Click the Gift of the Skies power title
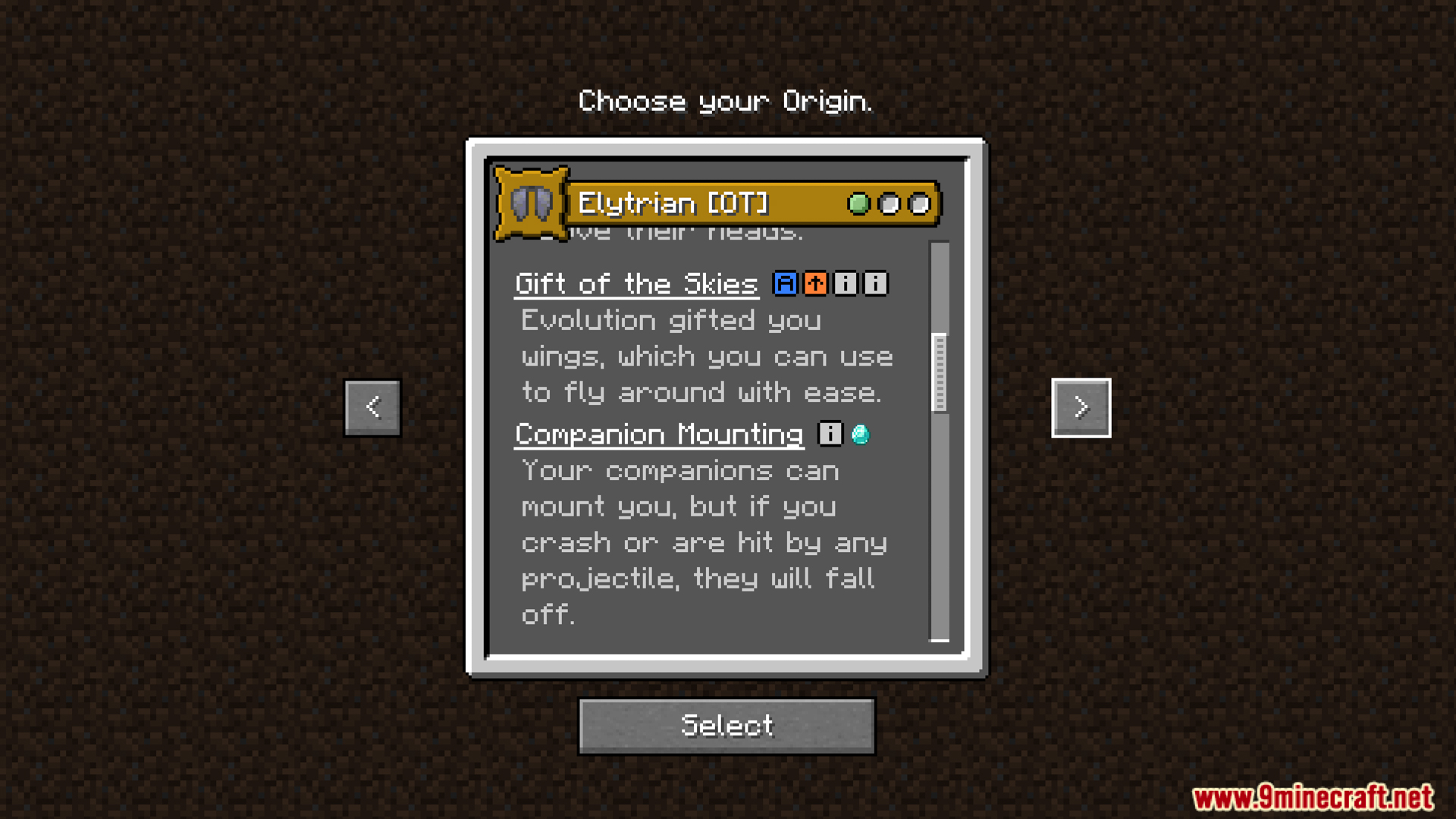 [636, 284]
